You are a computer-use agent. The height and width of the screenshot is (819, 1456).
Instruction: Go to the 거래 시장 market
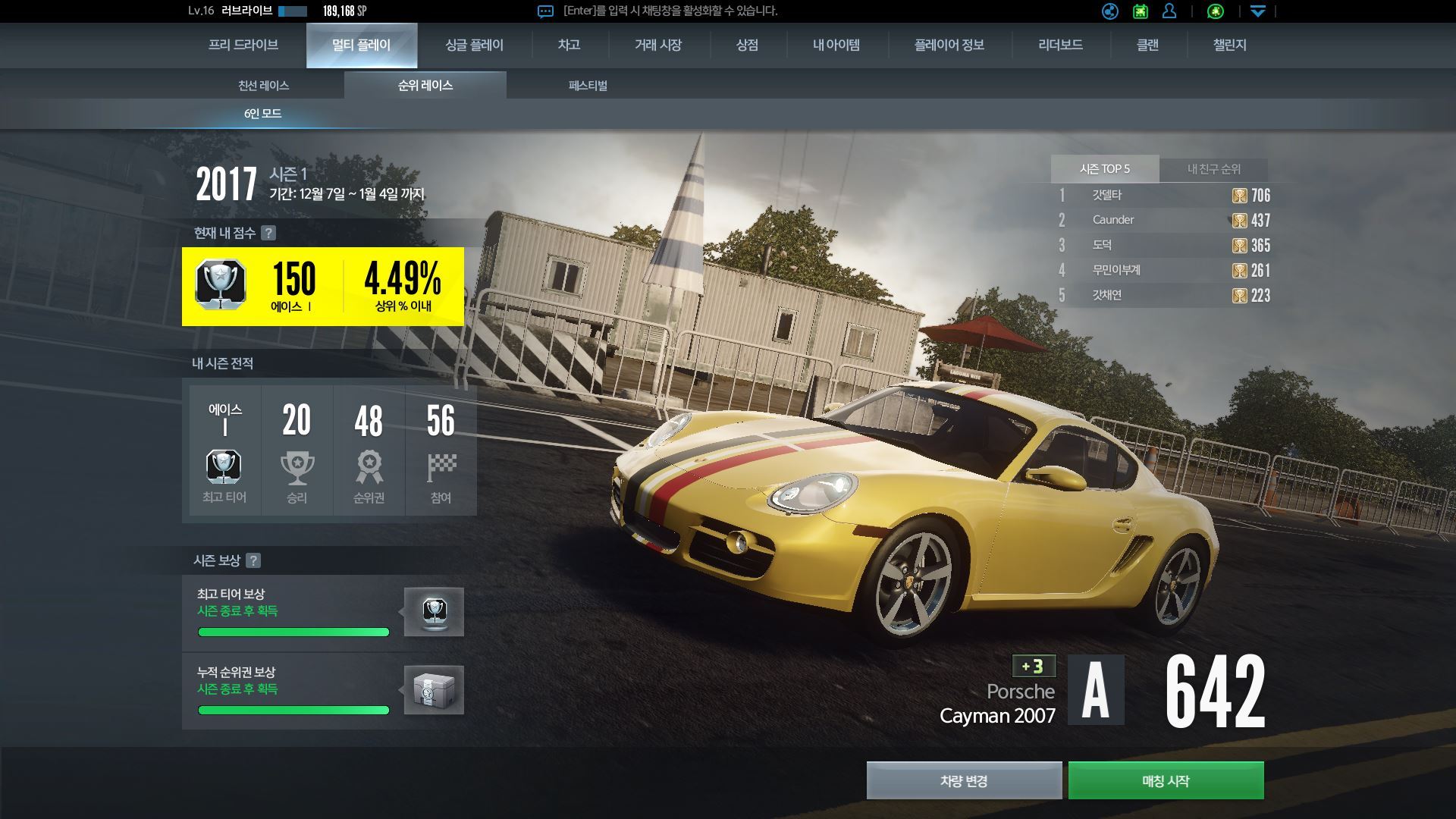[x=657, y=45]
